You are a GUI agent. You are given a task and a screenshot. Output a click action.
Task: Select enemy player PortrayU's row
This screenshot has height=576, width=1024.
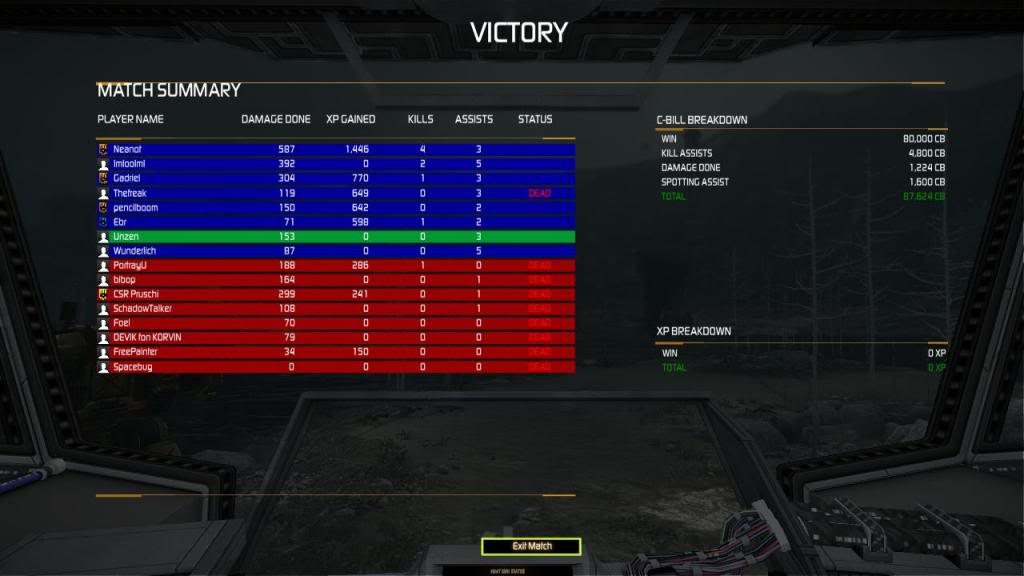335,265
